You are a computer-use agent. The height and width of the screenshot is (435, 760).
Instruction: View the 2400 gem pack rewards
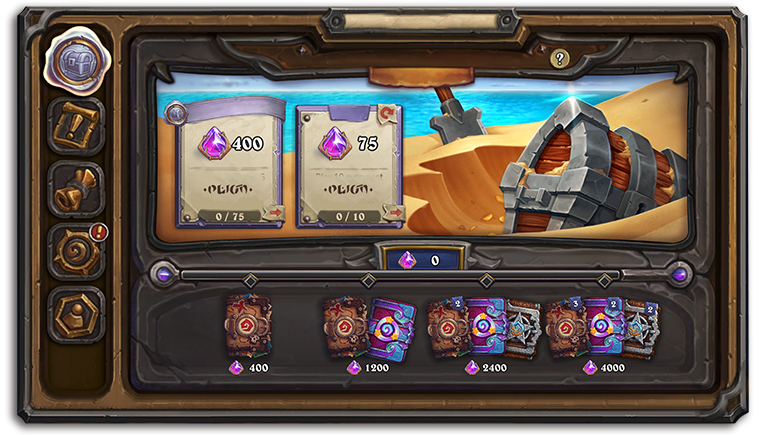(484, 325)
